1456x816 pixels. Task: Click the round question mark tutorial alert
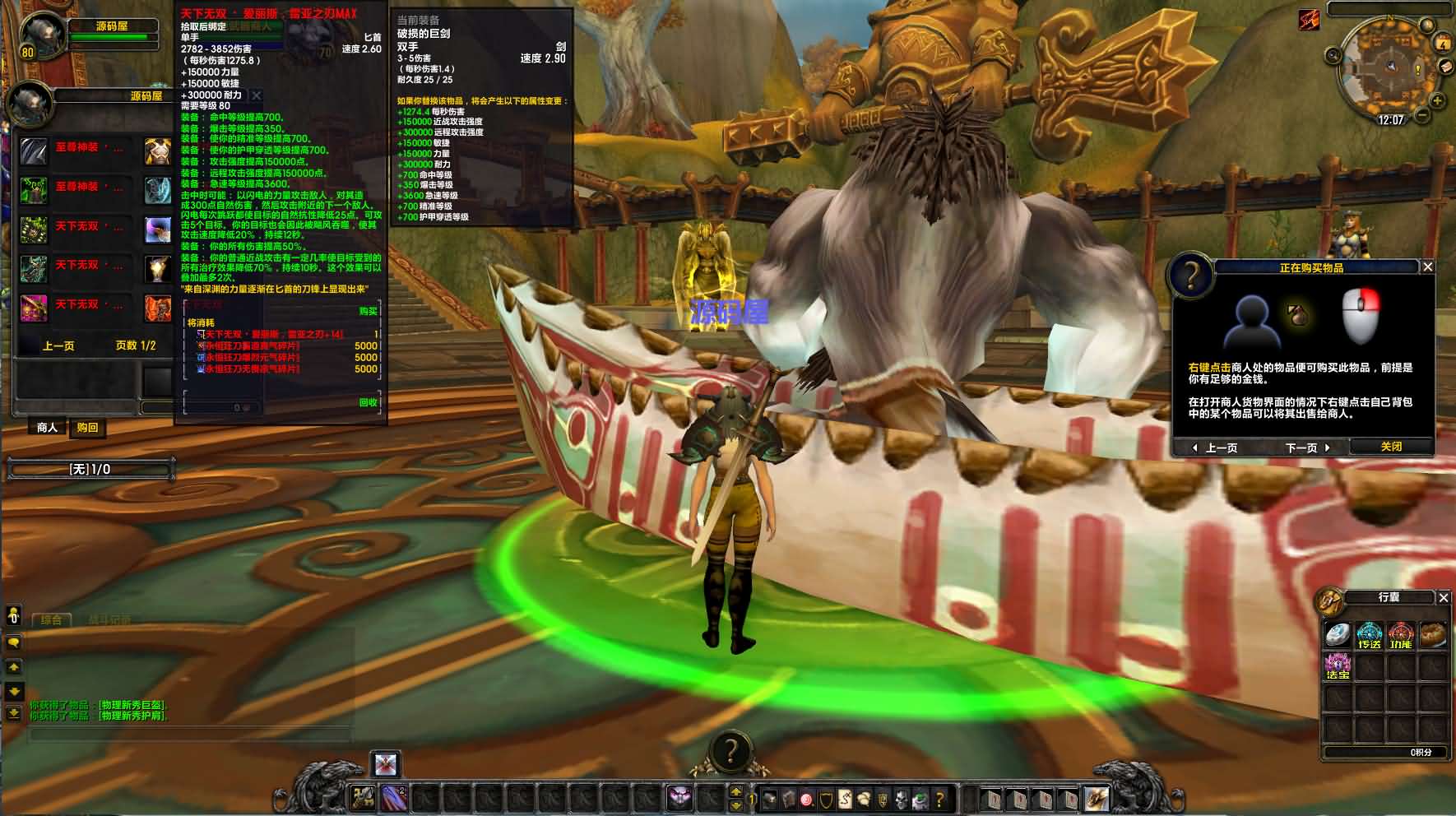pos(730,751)
